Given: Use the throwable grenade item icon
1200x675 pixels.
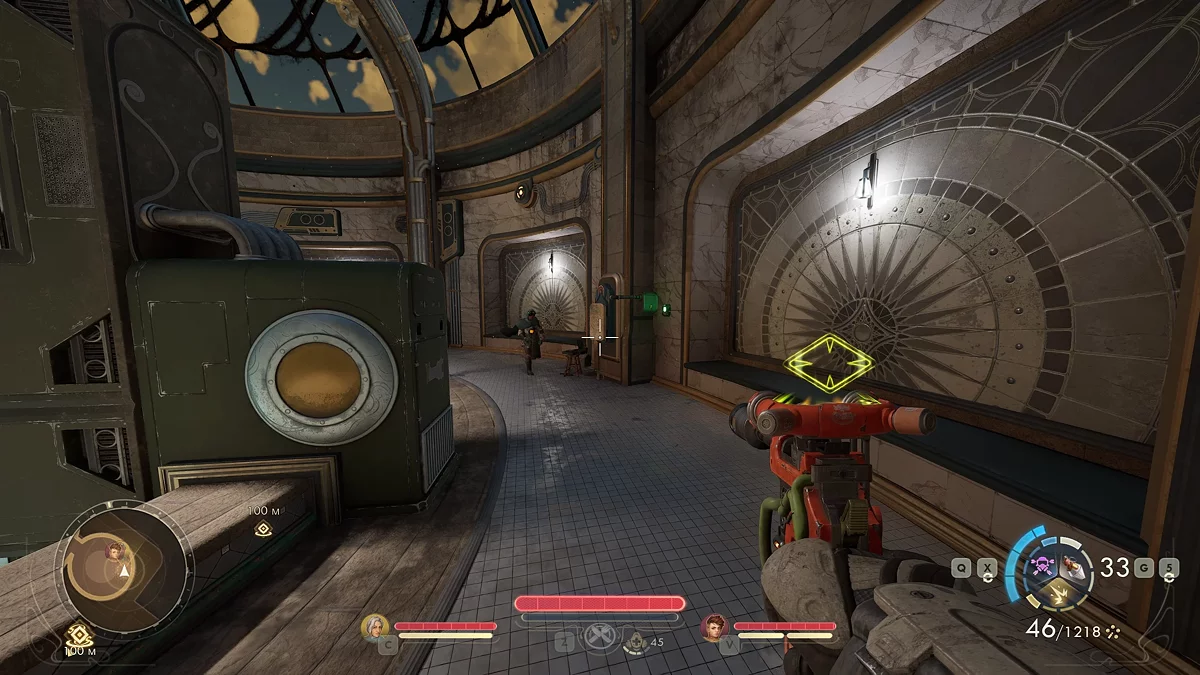Looking at the screenshot, I should pos(1075,566).
